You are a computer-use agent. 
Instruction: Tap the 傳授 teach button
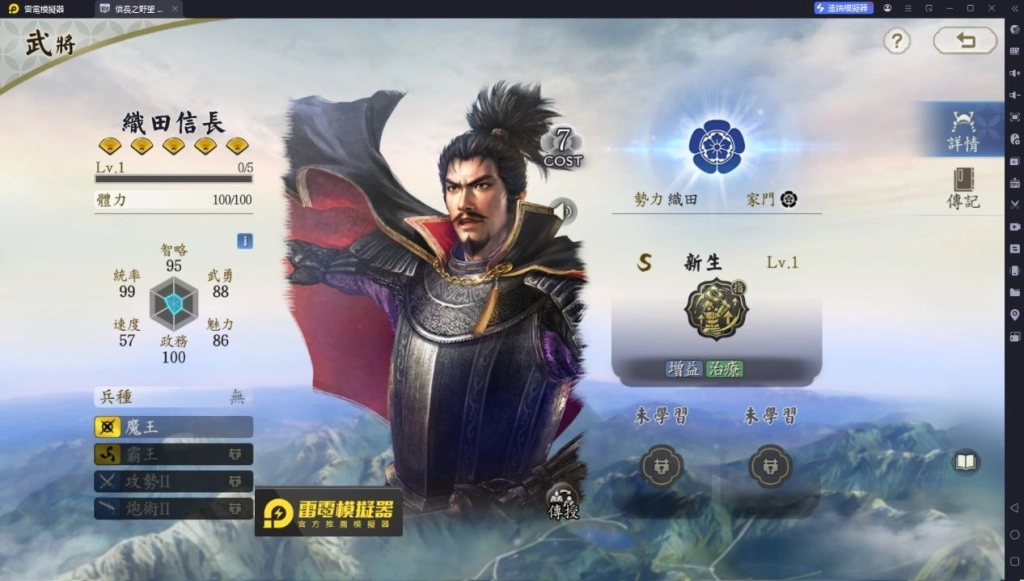563,502
